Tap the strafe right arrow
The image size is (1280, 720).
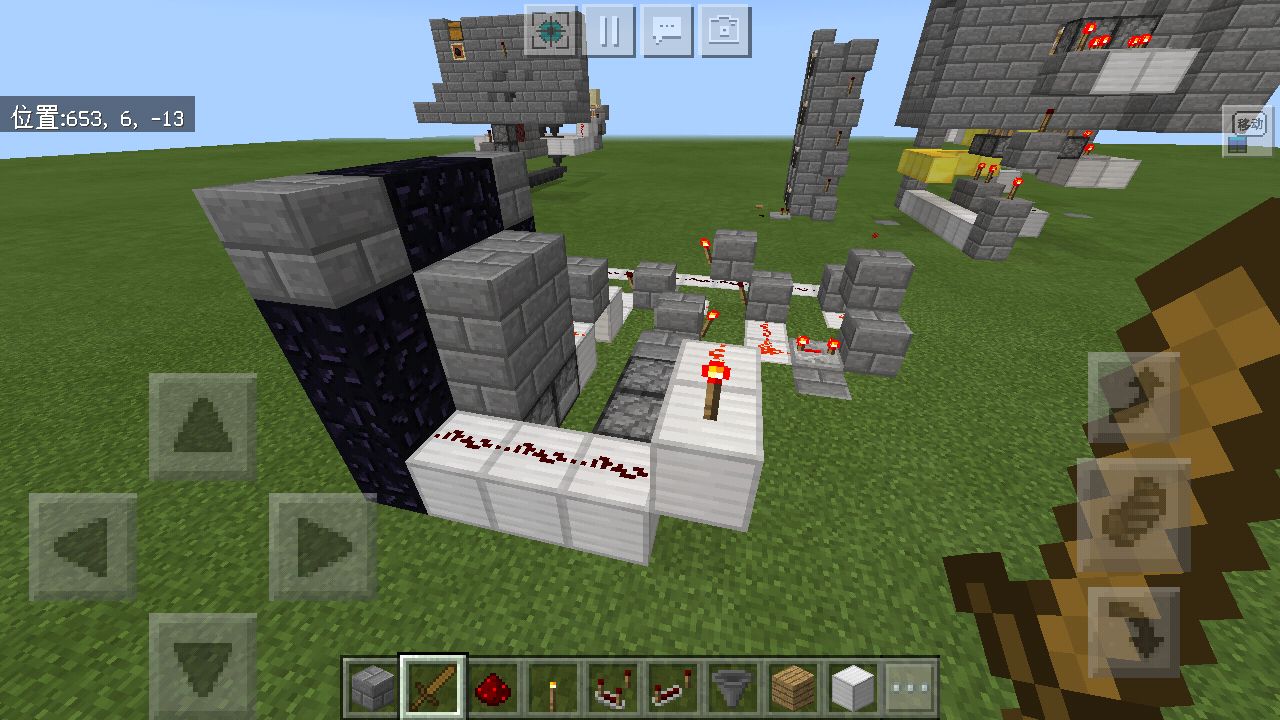(322, 546)
